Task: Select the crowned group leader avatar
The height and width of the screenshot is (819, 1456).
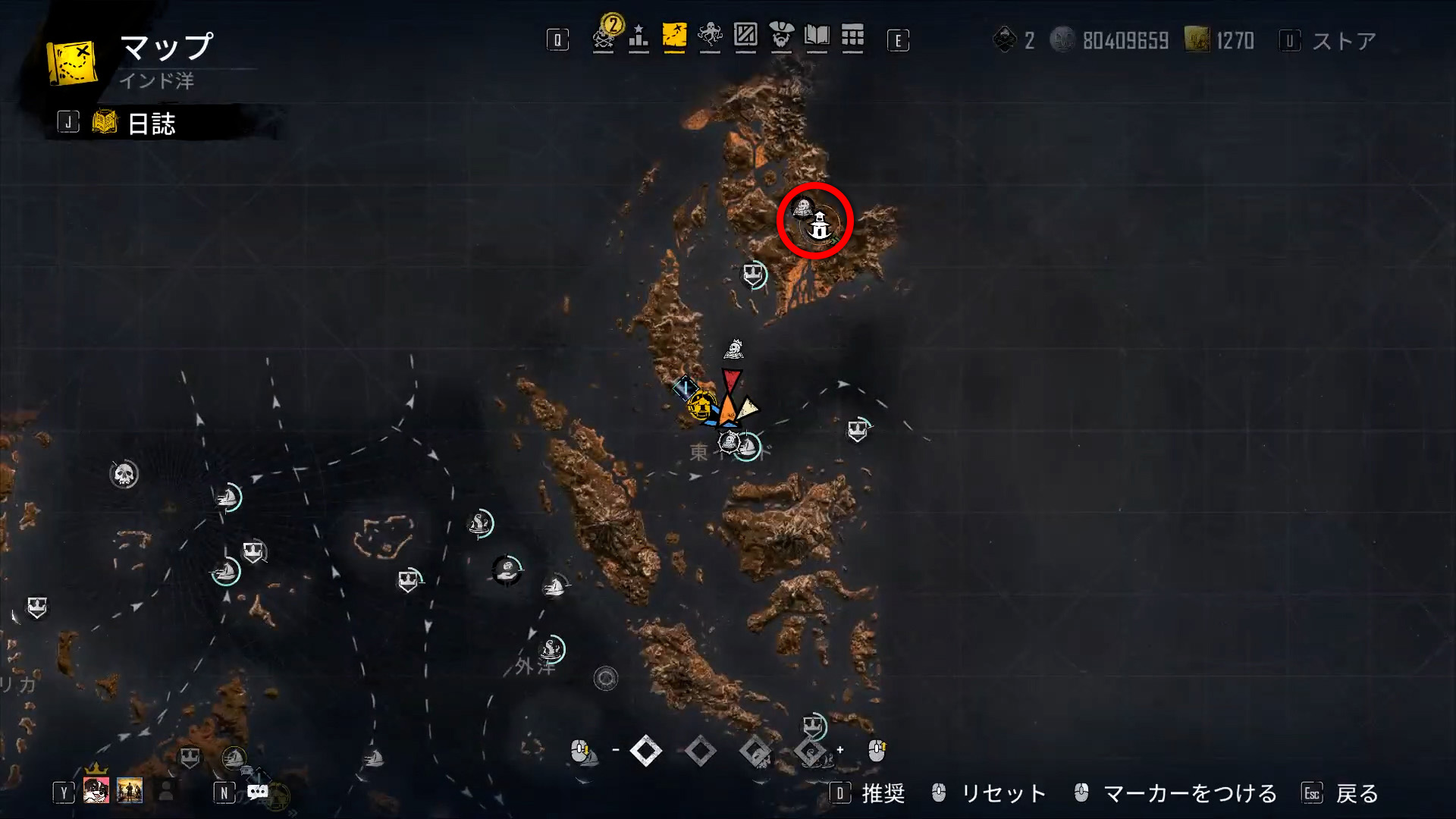Action: tap(96, 789)
